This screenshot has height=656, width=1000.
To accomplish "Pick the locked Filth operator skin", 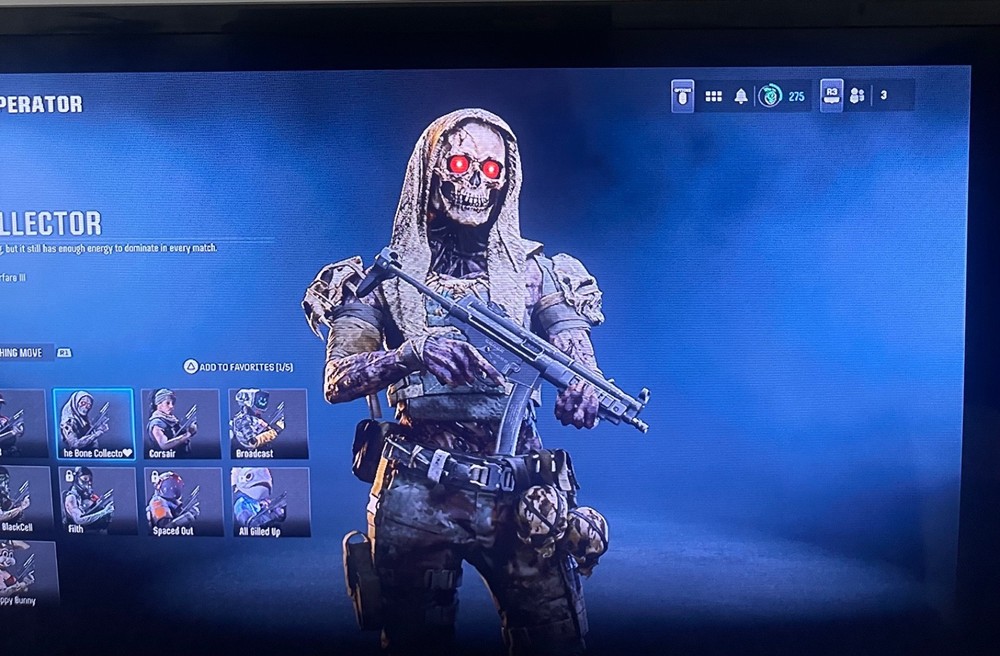I will pyautogui.click(x=97, y=500).
